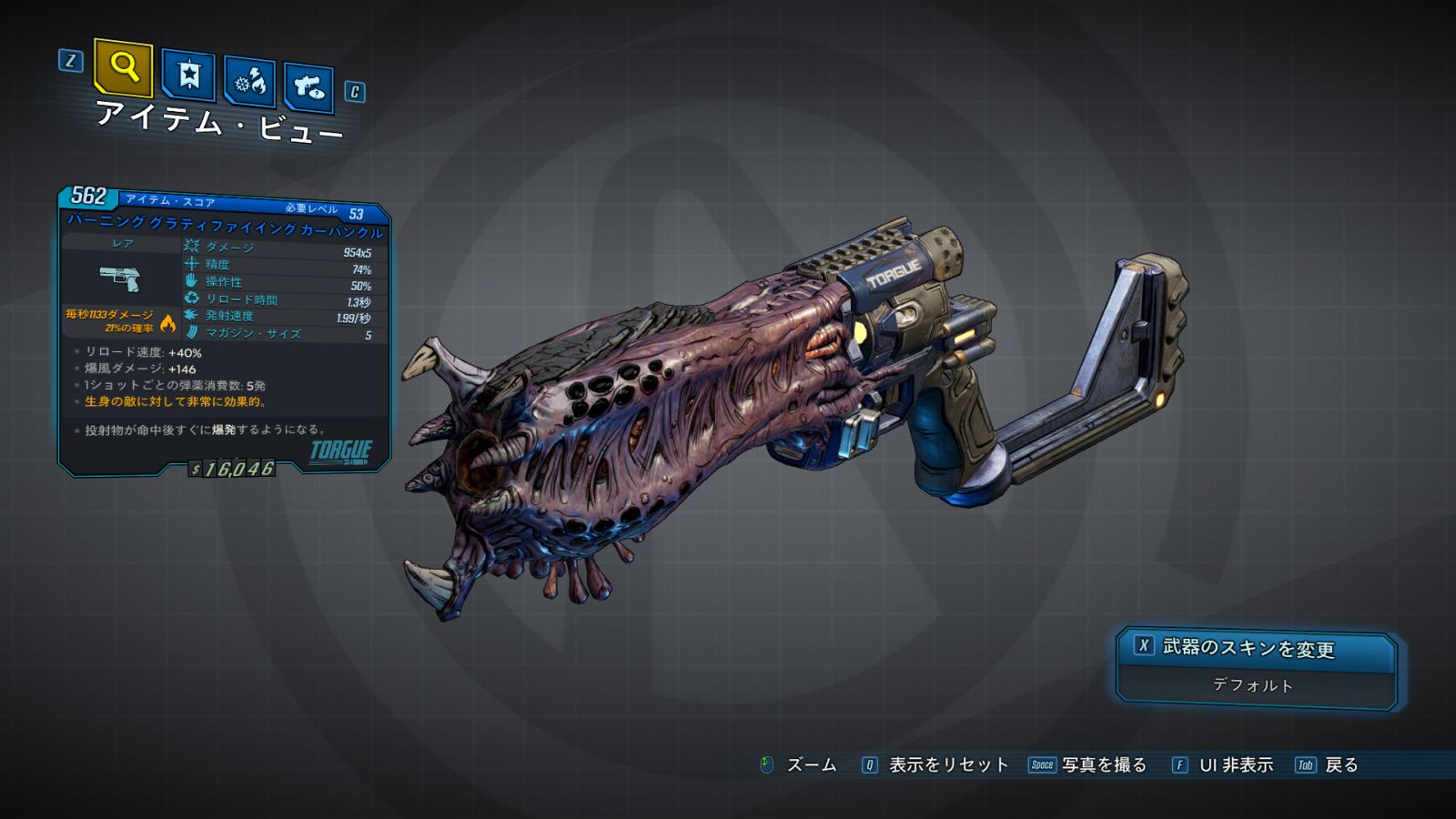Image resolution: width=1456 pixels, height=819 pixels.
Task: Go back using the 戻る option
Action: (1340, 765)
